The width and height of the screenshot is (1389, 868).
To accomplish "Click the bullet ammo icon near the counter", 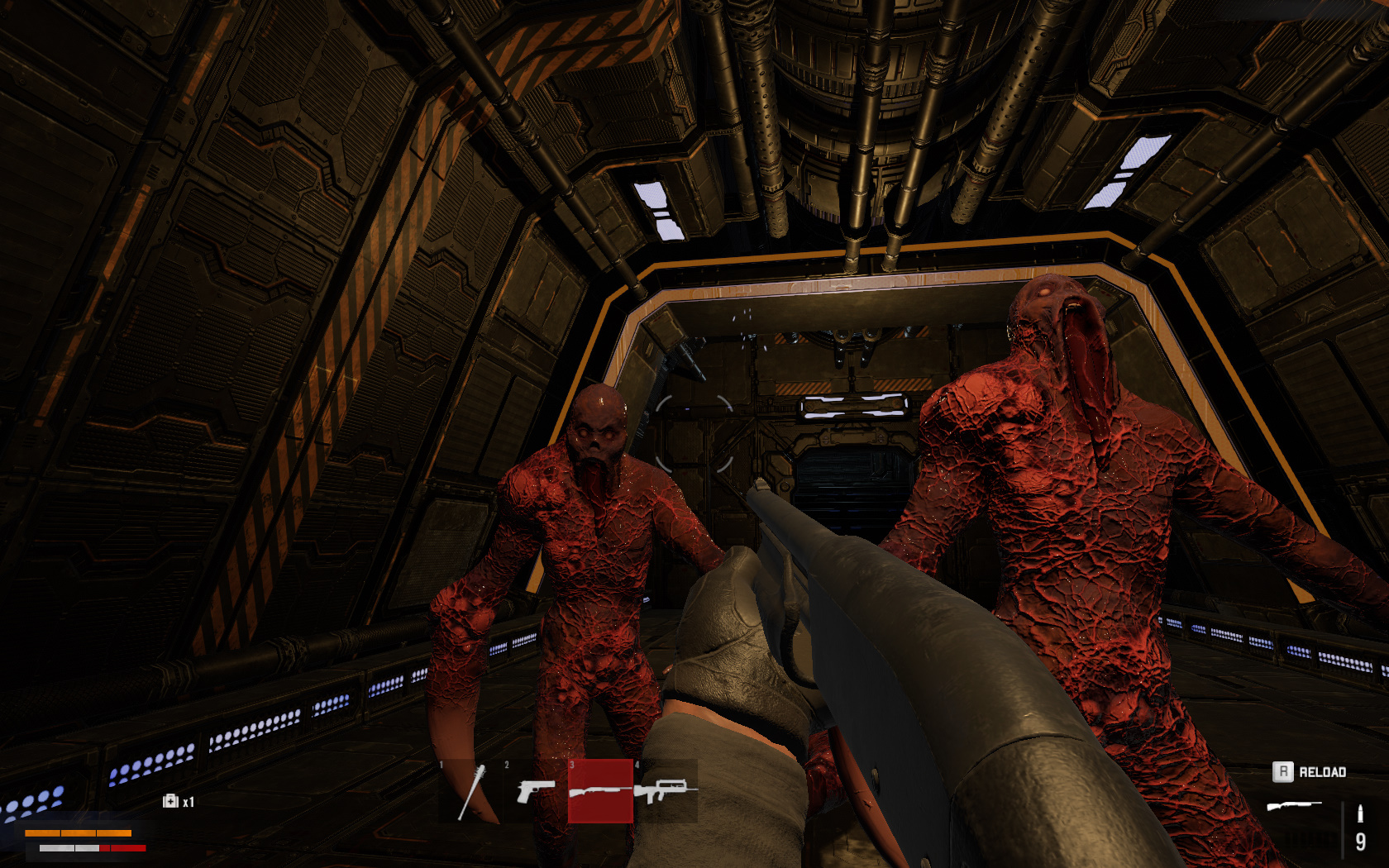I will (1361, 813).
